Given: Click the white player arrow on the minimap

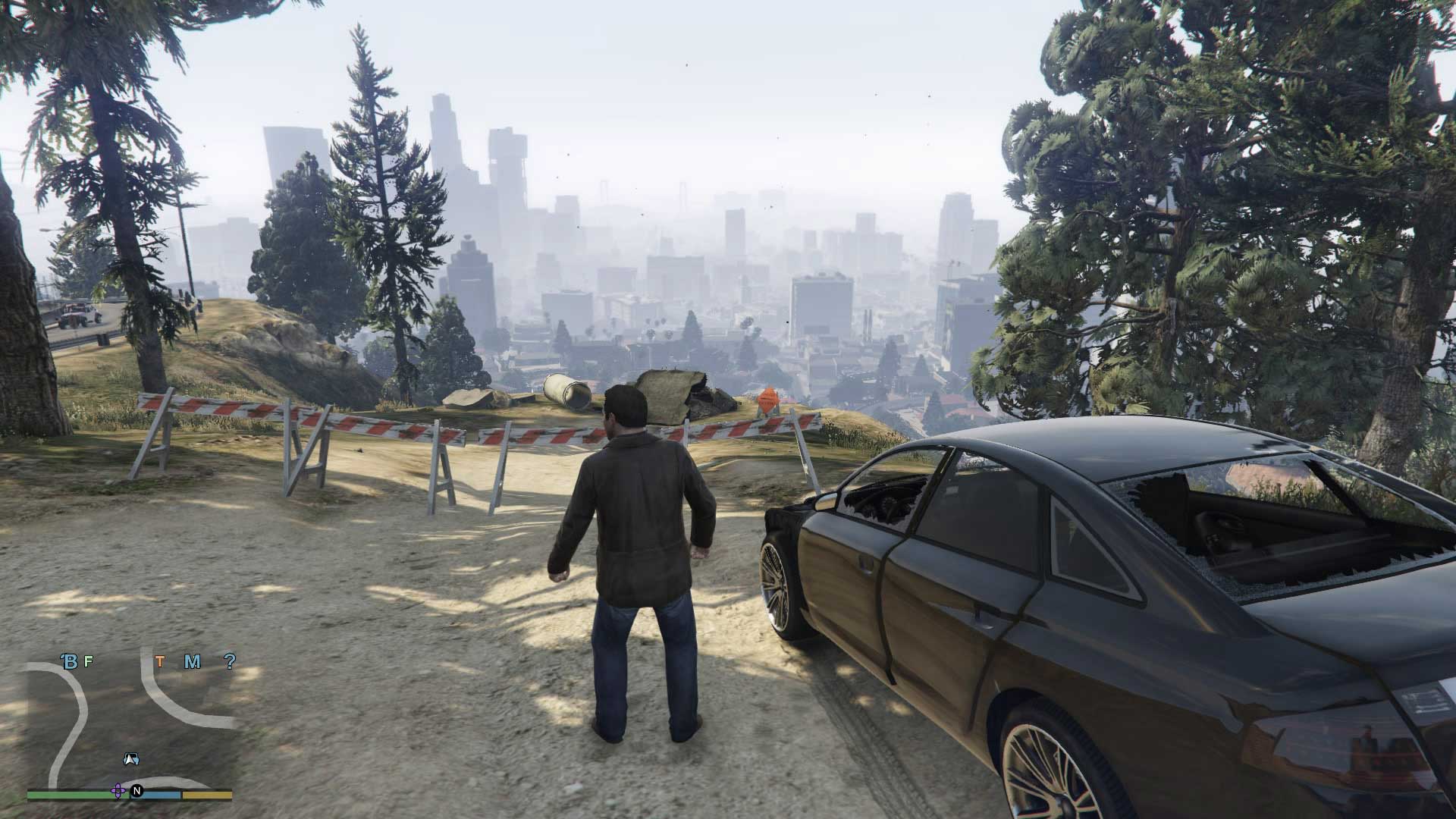Looking at the screenshot, I should click(132, 759).
